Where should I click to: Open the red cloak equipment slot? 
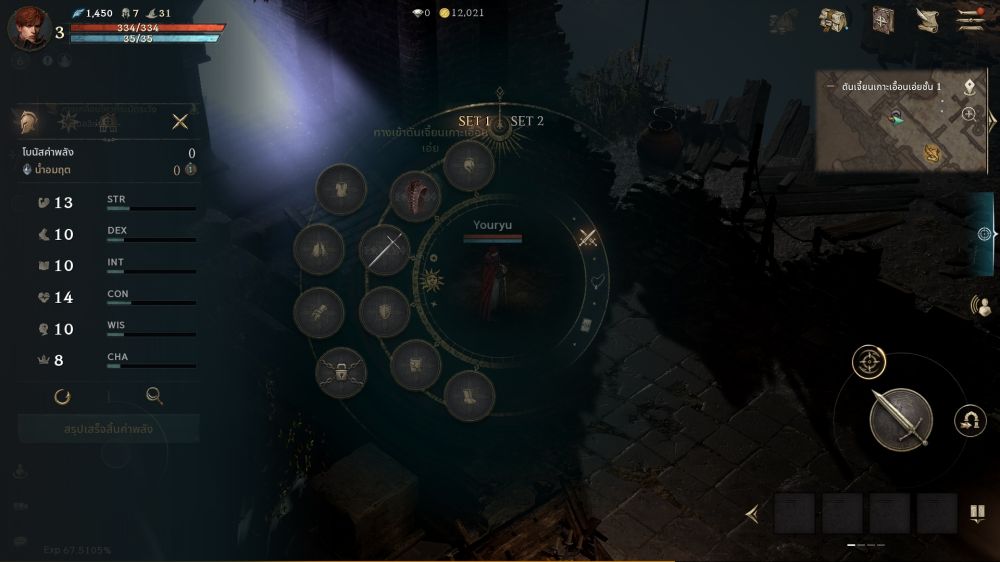pyautogui.click(x=415, y=196)
